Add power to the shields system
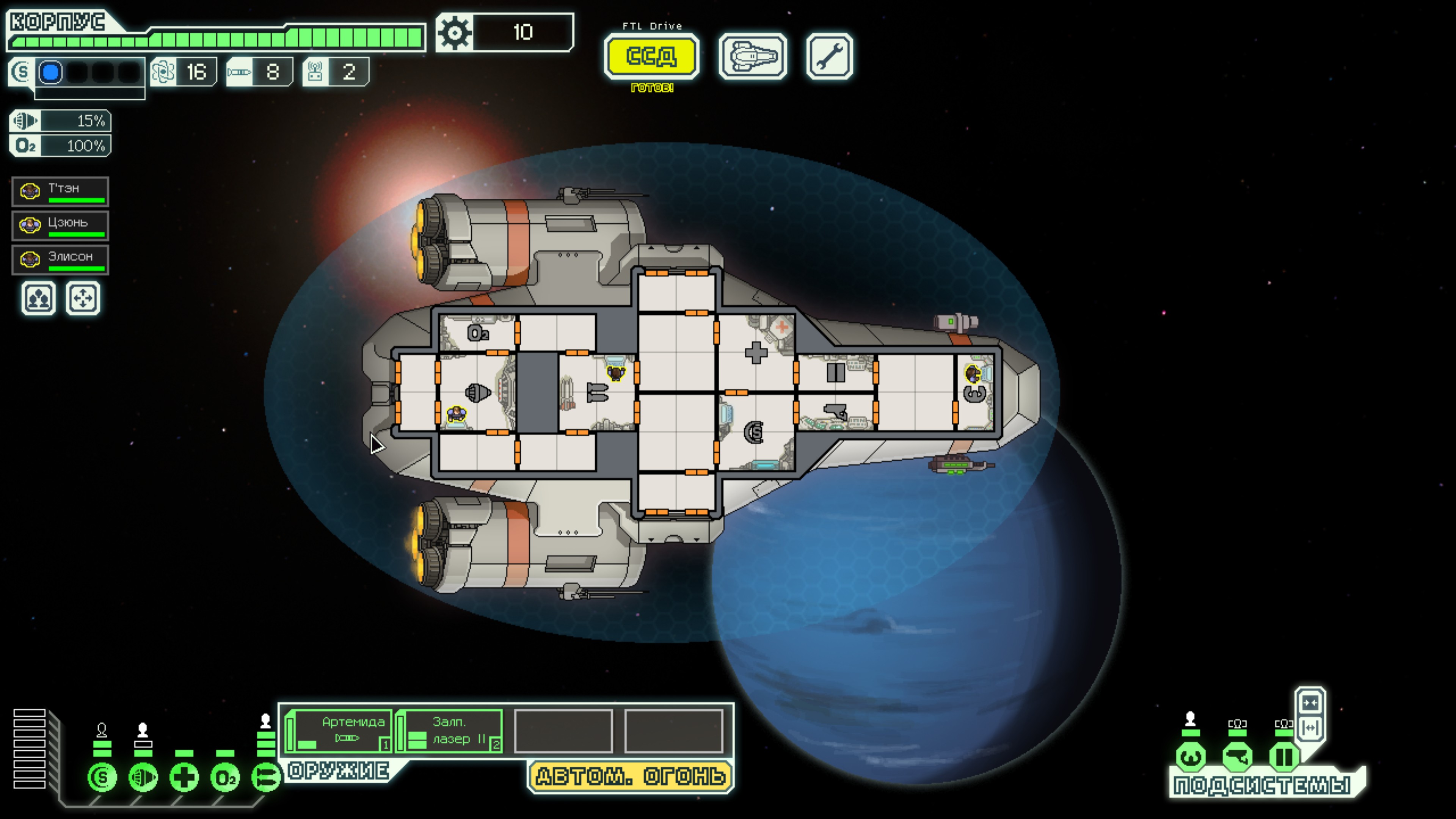1456x819 pixels. click(102, 778)
